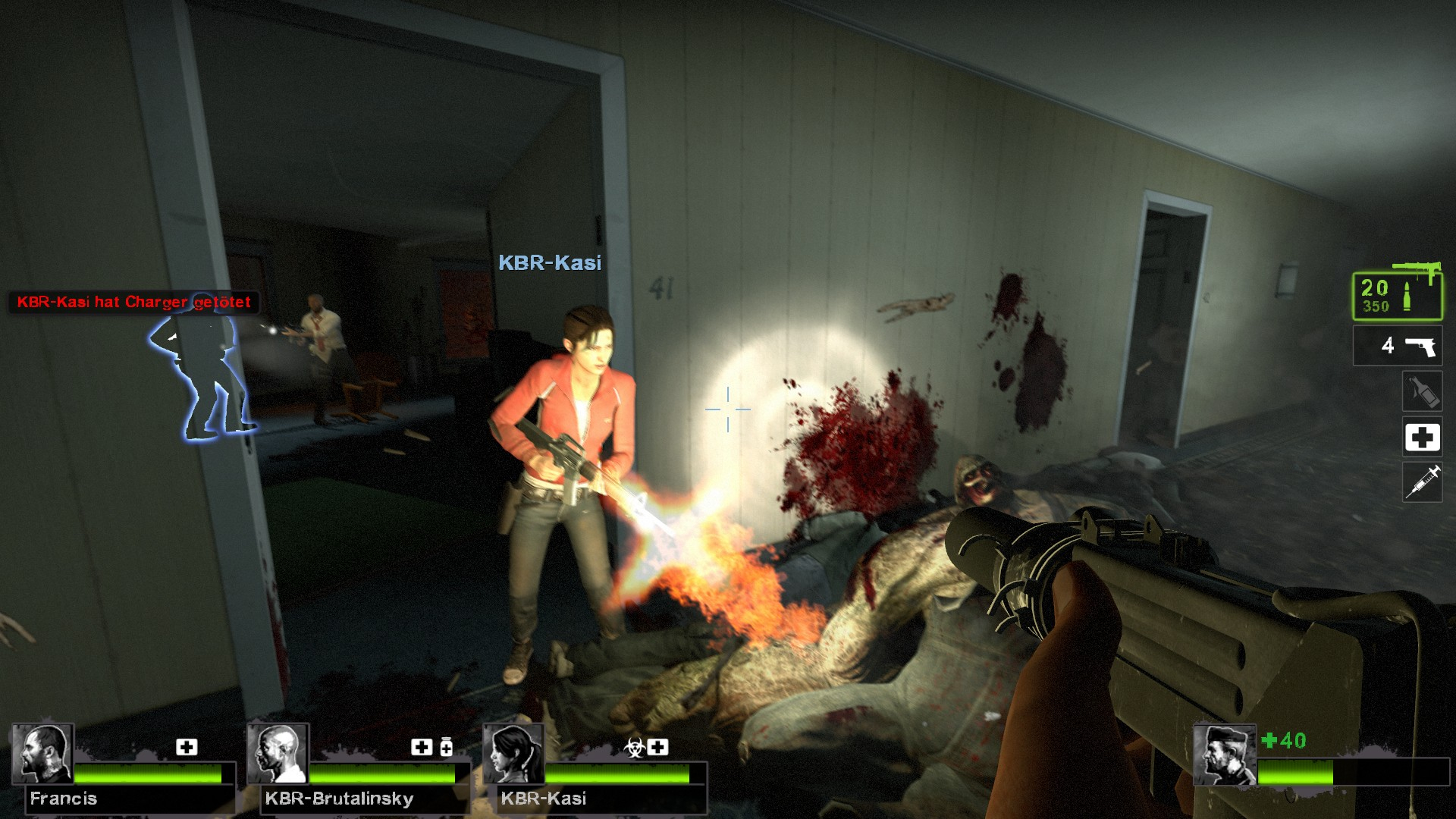Select the submachine gun primary weapon slot

pyautogui.click(x=1397, y=294)
